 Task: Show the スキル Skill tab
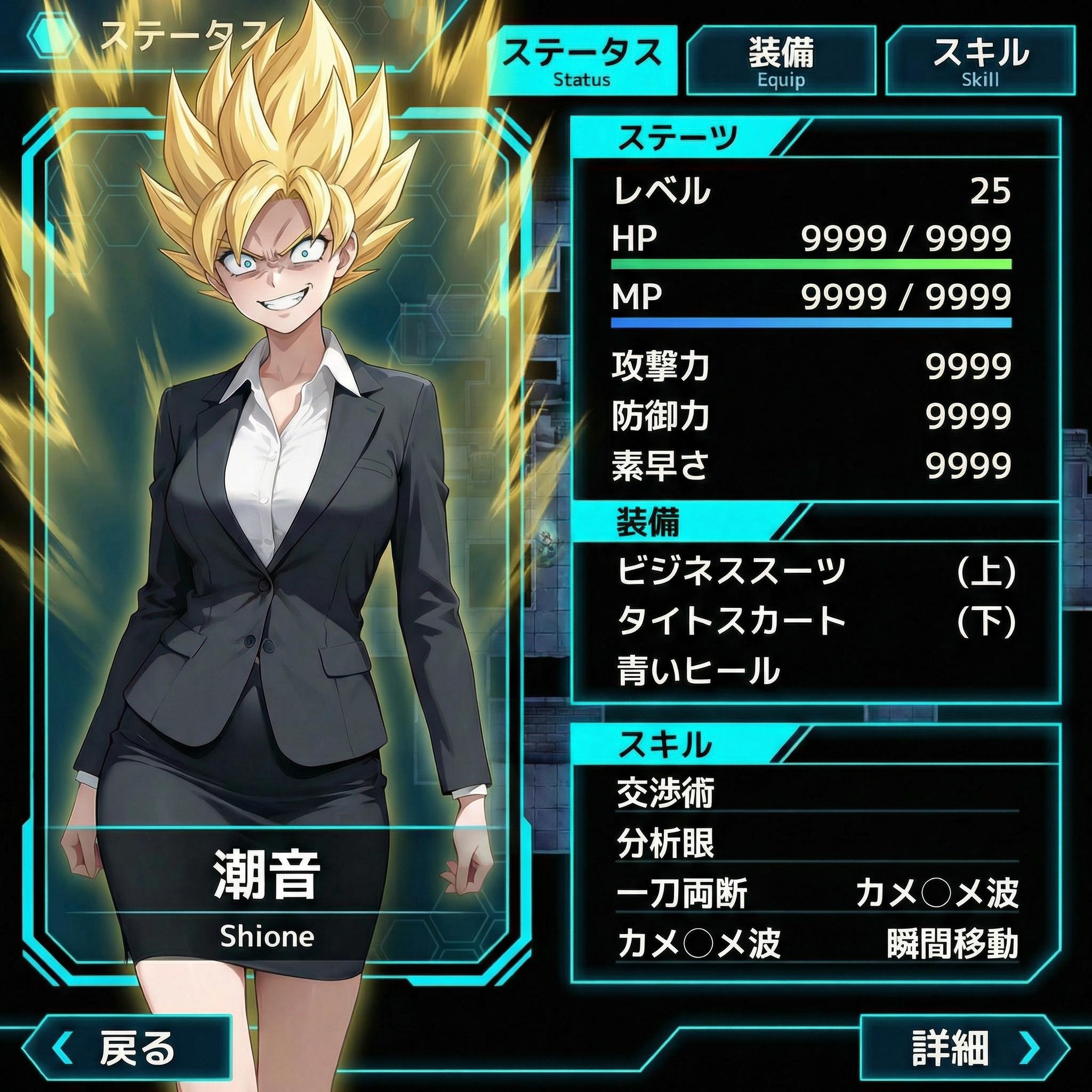tap(980, 60)
